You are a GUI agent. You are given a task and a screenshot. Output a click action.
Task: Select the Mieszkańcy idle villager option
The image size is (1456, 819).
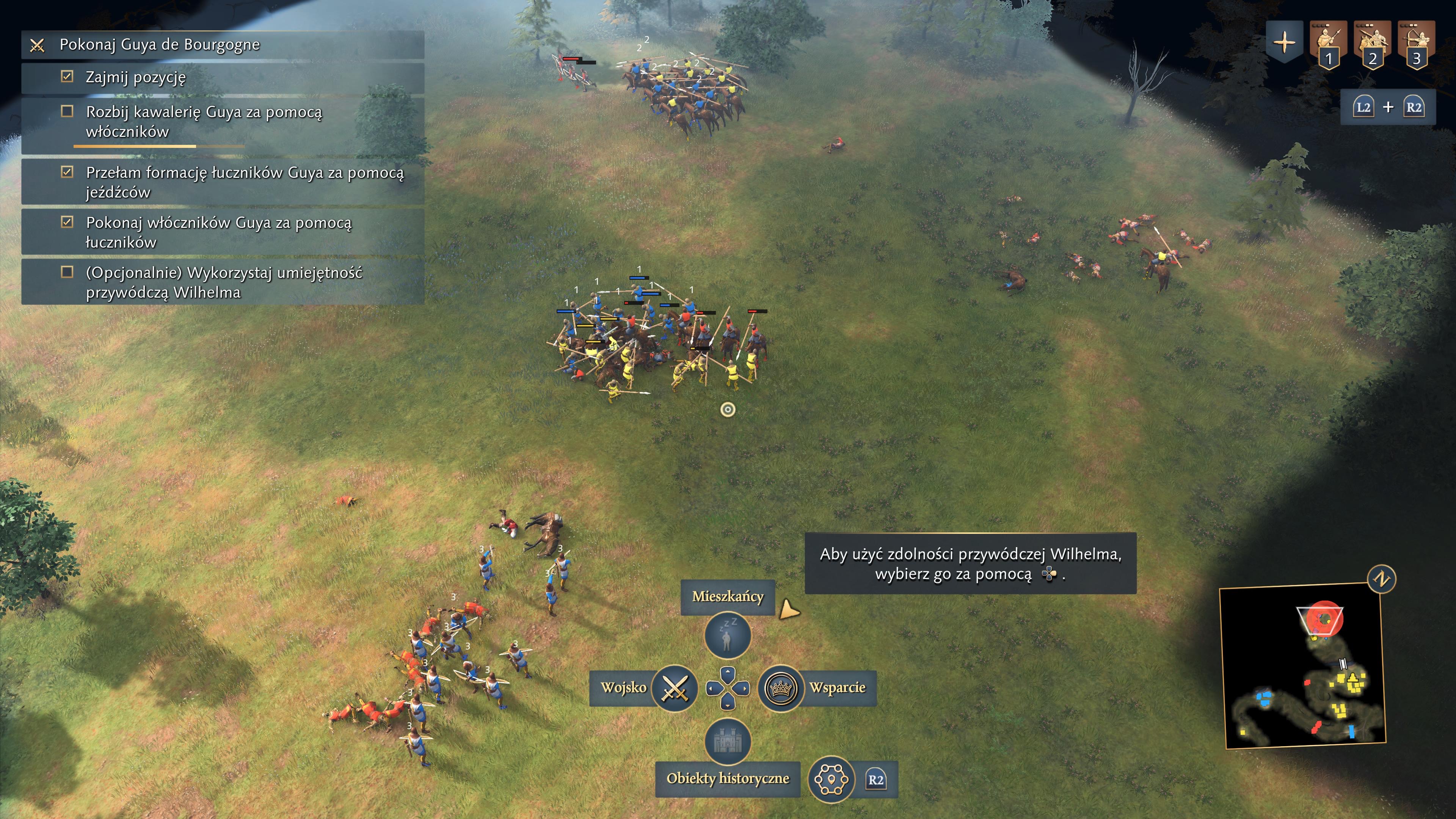[728, 635]
